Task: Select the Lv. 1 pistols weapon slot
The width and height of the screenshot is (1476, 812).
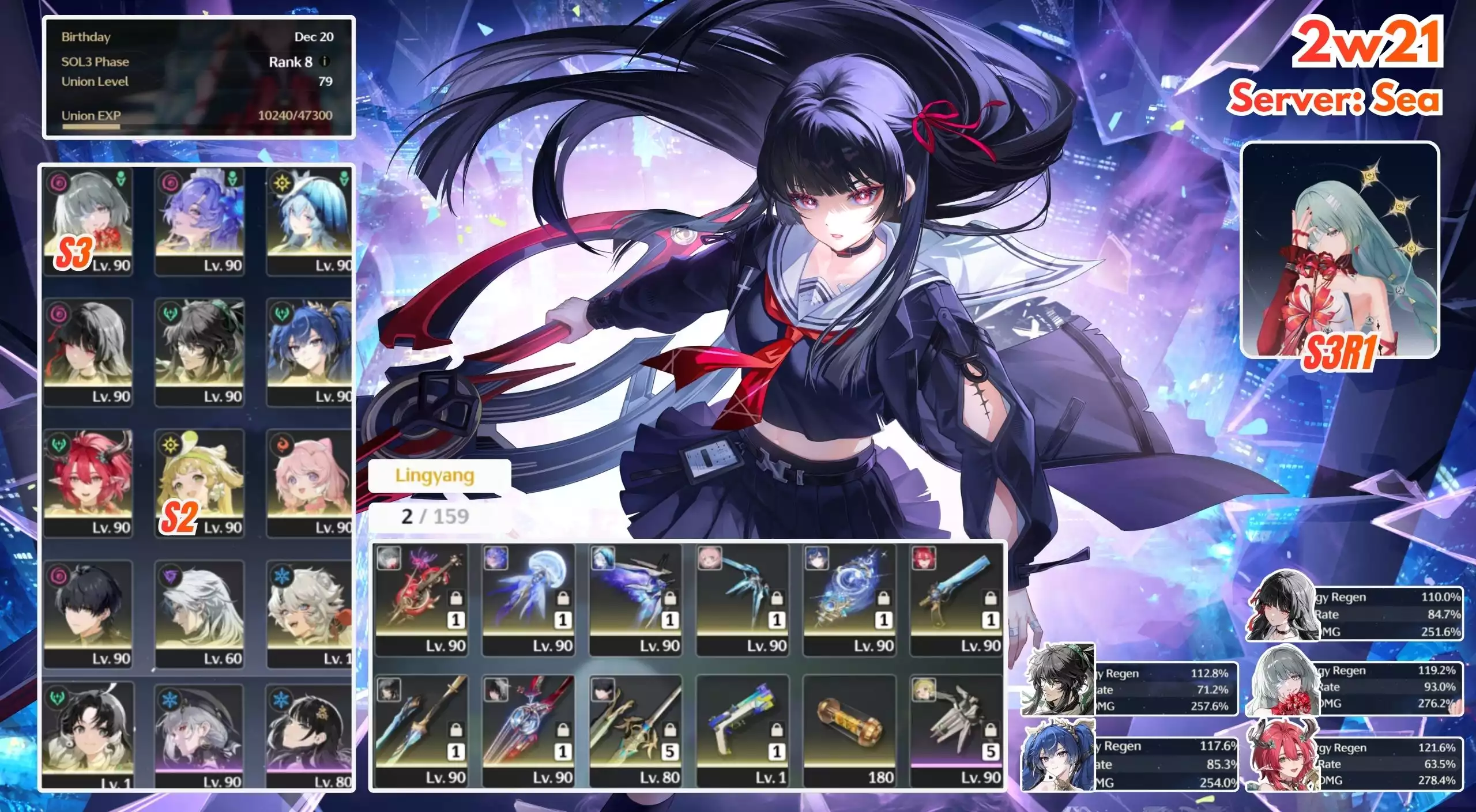Action: (742, 731)
